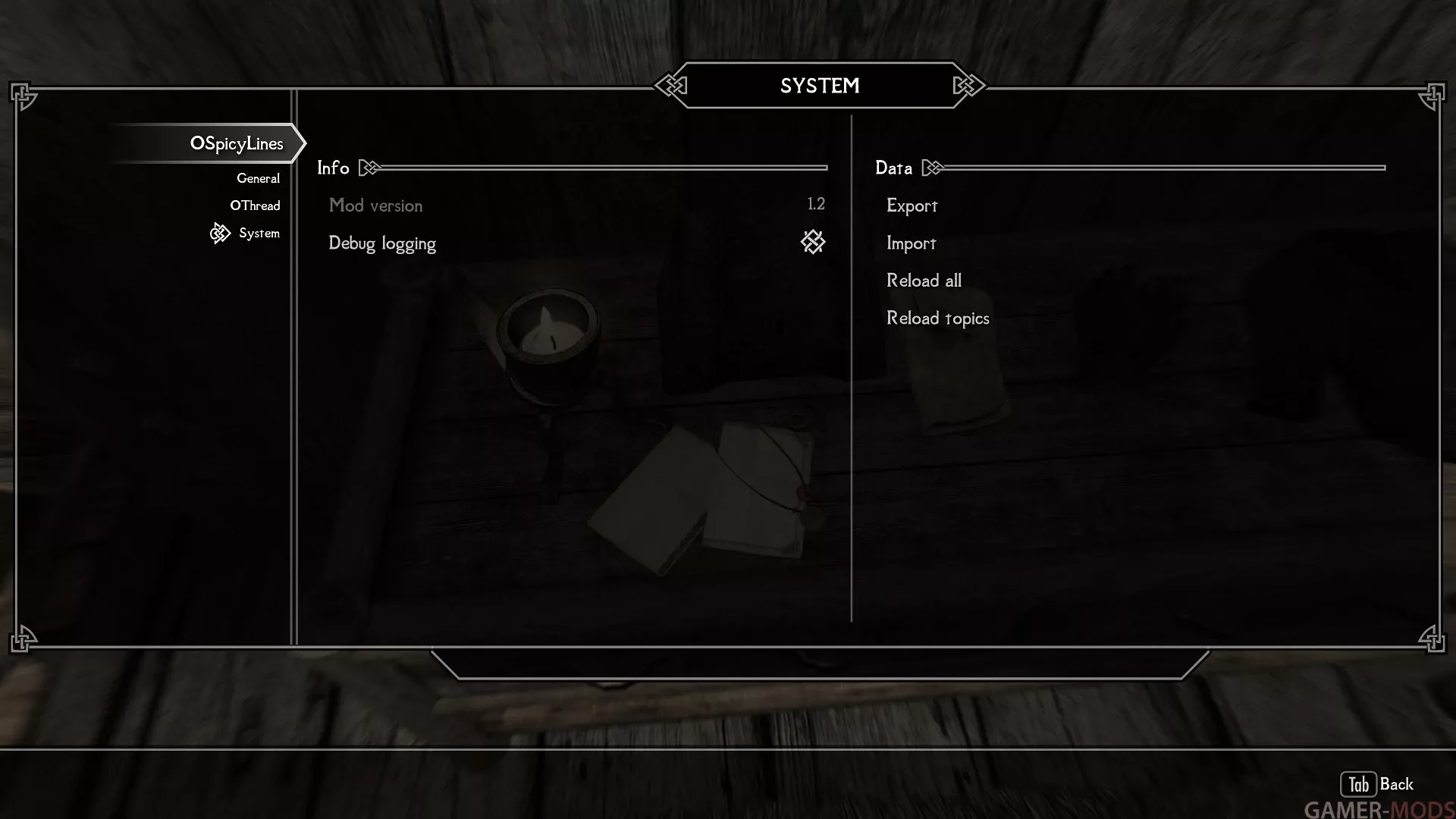Image resolution: width=1456 pixels, height=819 pixels.
Task: Choose the Export data option
Action: (x=912, y=206)
